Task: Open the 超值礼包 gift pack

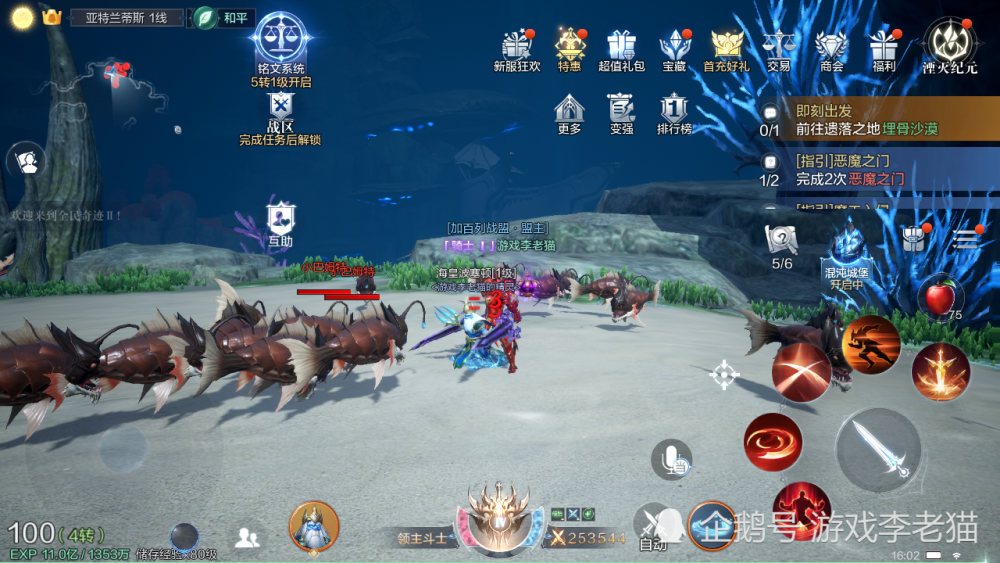Action: 621,47
